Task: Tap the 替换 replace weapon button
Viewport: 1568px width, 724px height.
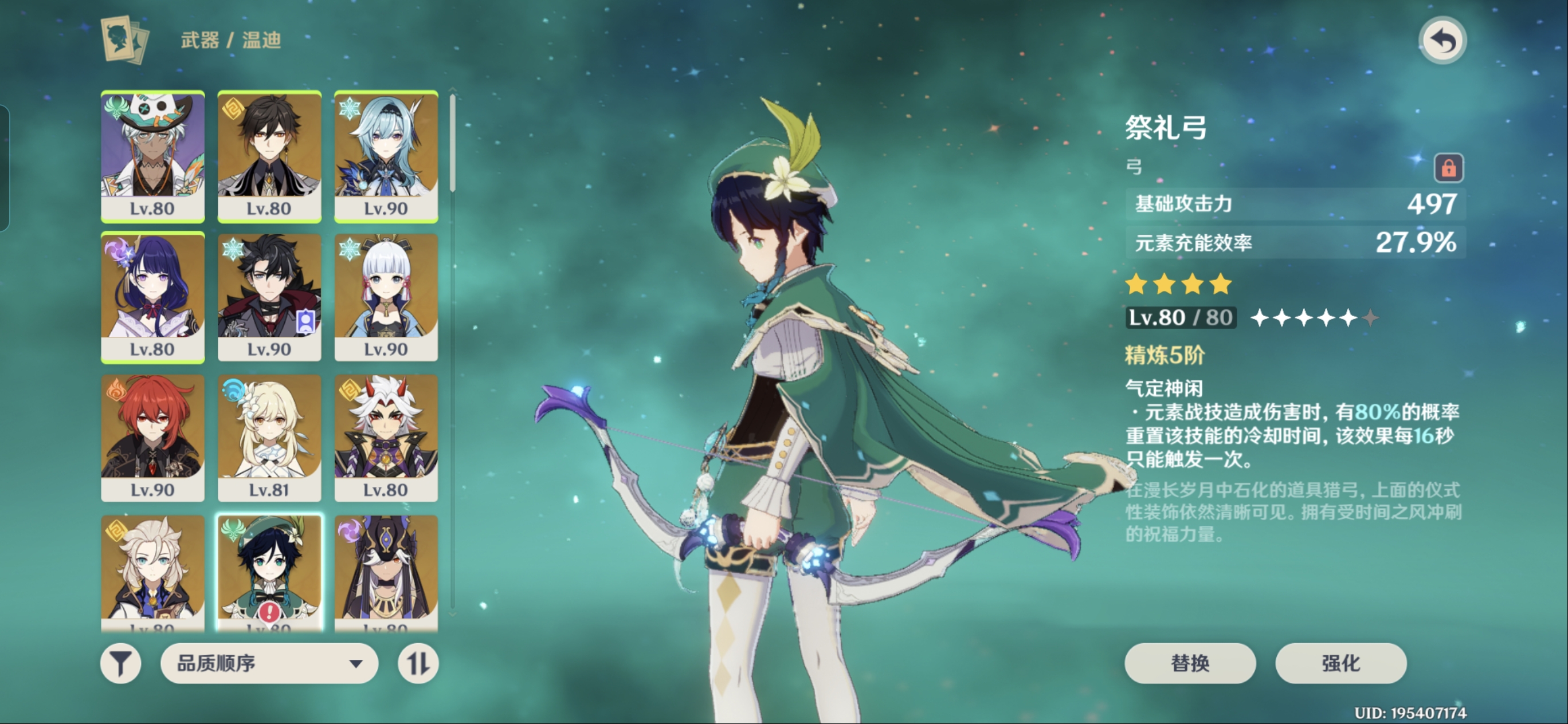Action: click(x=1189, y=663)
